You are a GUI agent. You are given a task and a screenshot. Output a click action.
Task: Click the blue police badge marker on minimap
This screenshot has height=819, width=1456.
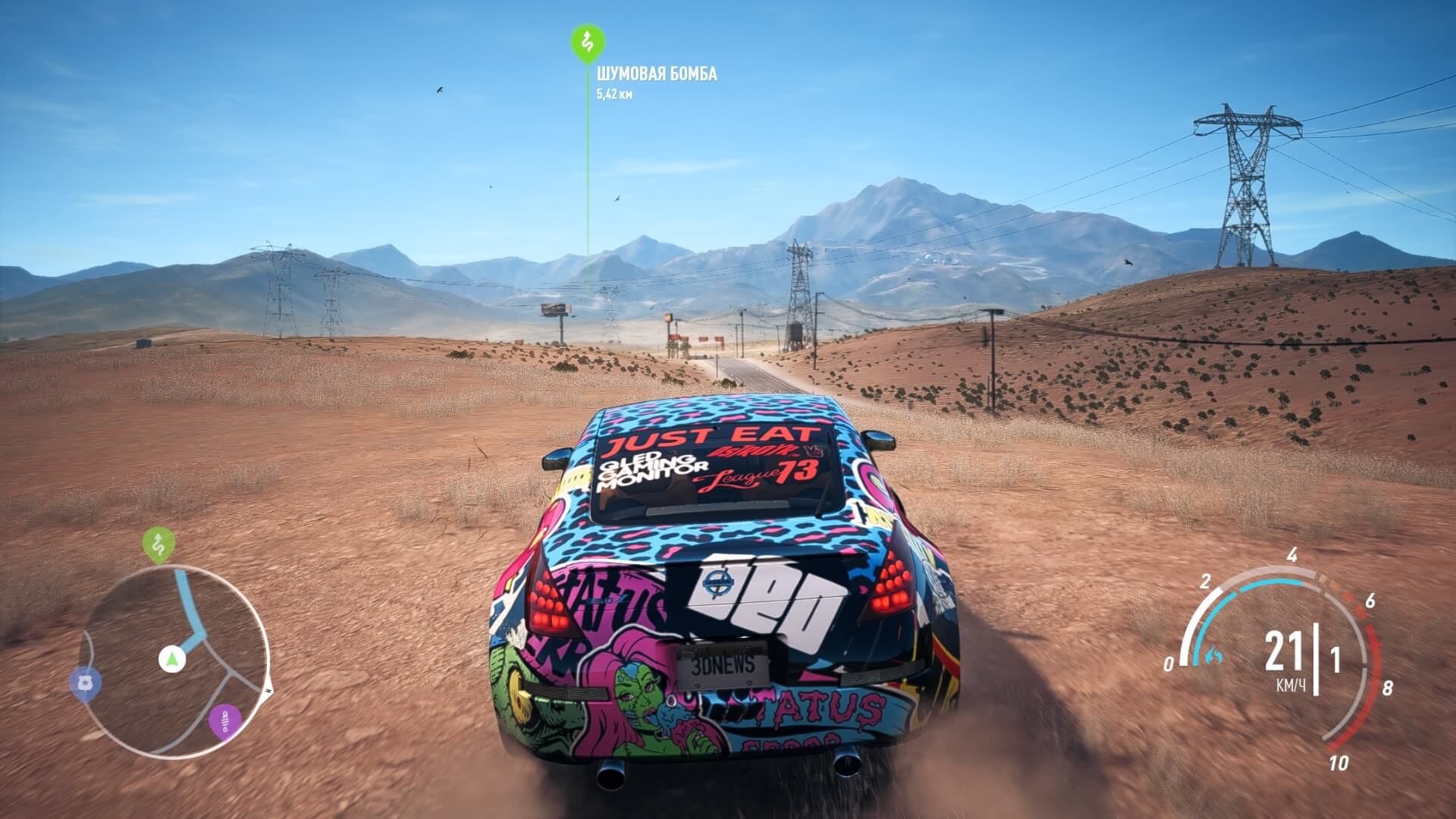click(86, 683)
